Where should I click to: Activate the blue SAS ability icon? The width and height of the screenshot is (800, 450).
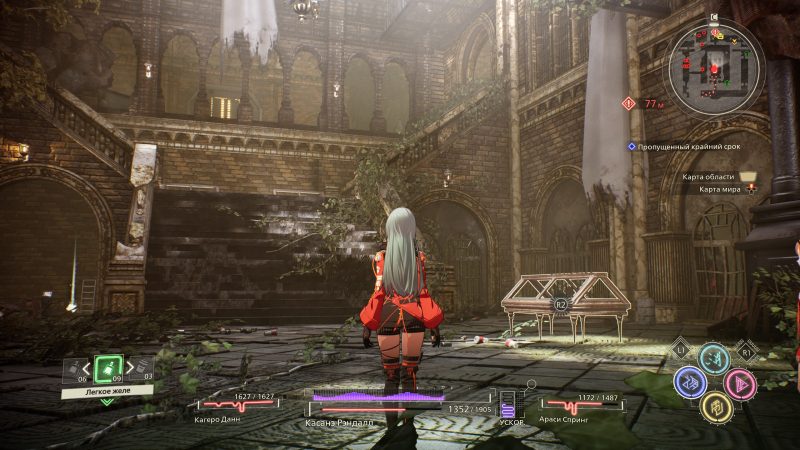[x=689, y=381]
